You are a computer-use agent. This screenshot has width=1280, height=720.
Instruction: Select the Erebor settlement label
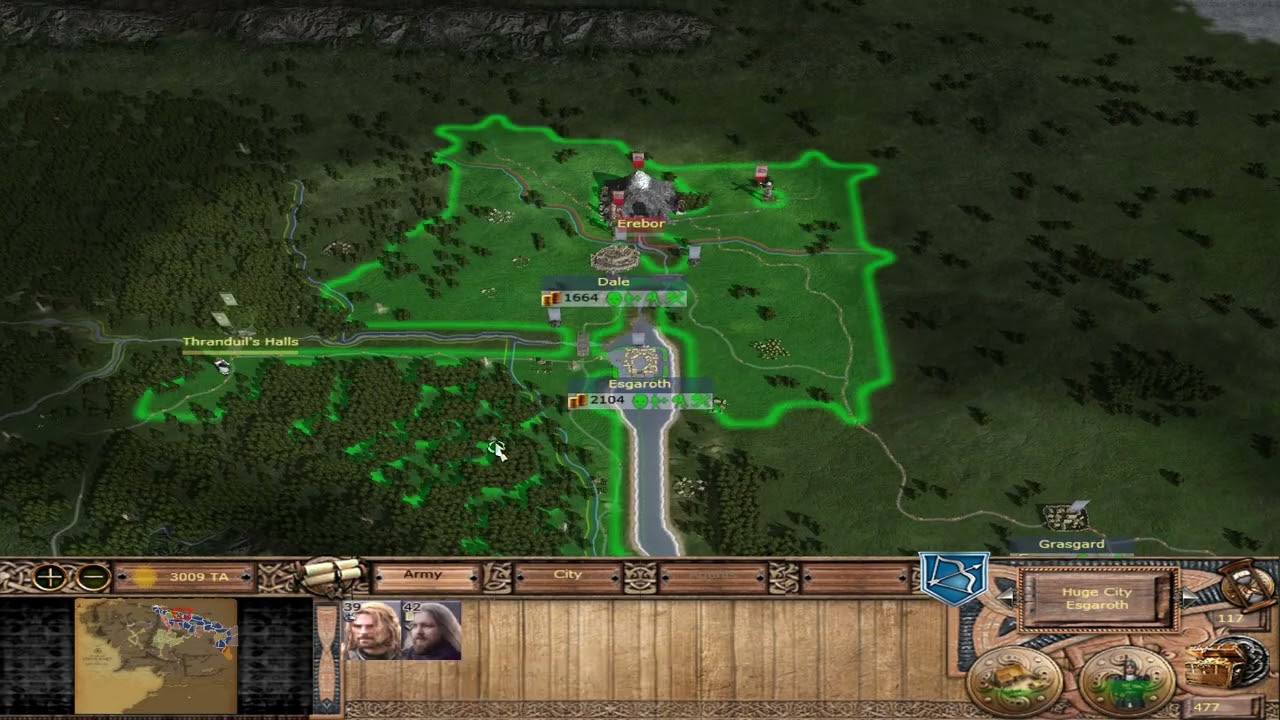point(640,224)
